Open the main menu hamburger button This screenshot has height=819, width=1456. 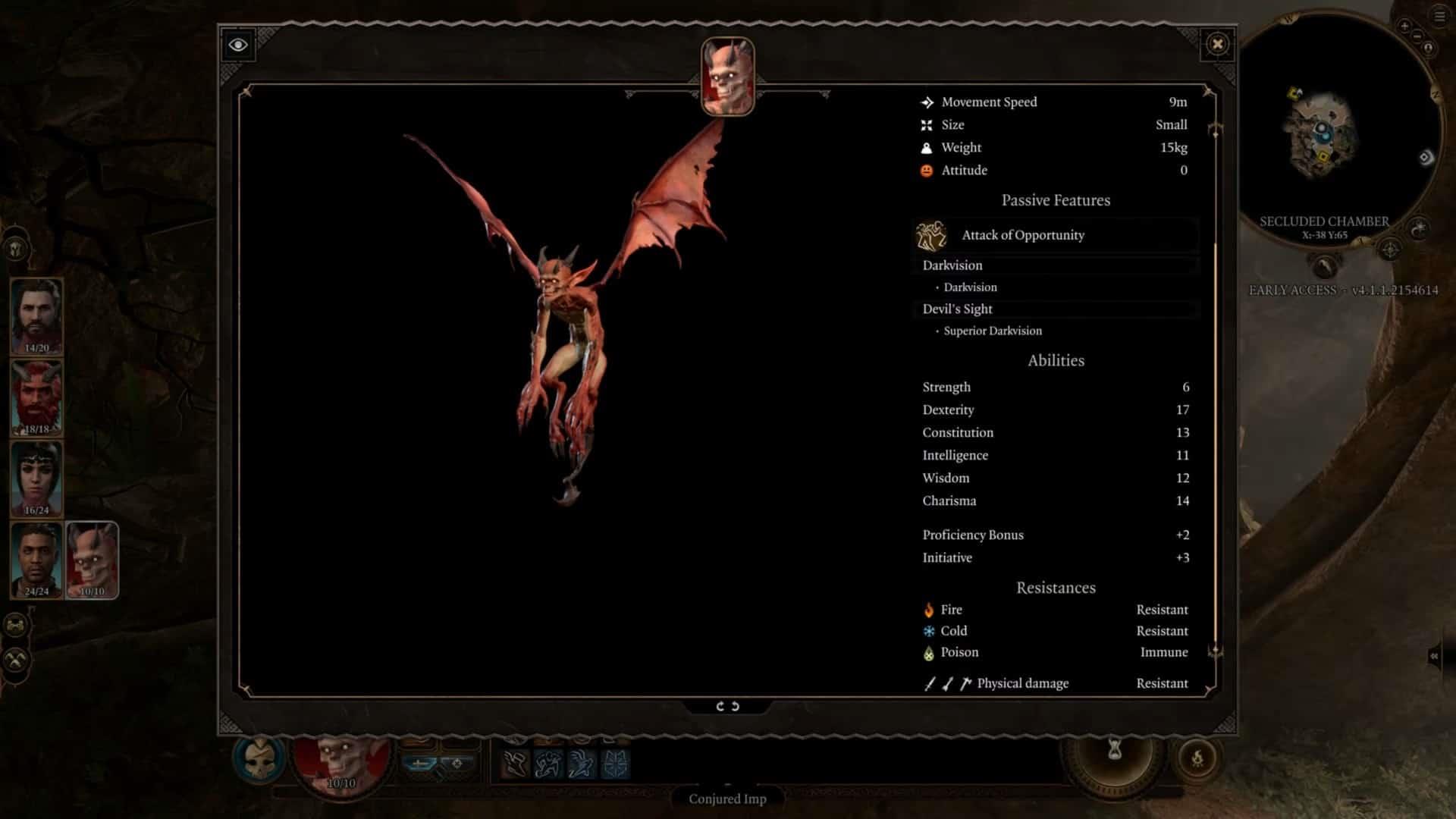(x=1439, y=17)
